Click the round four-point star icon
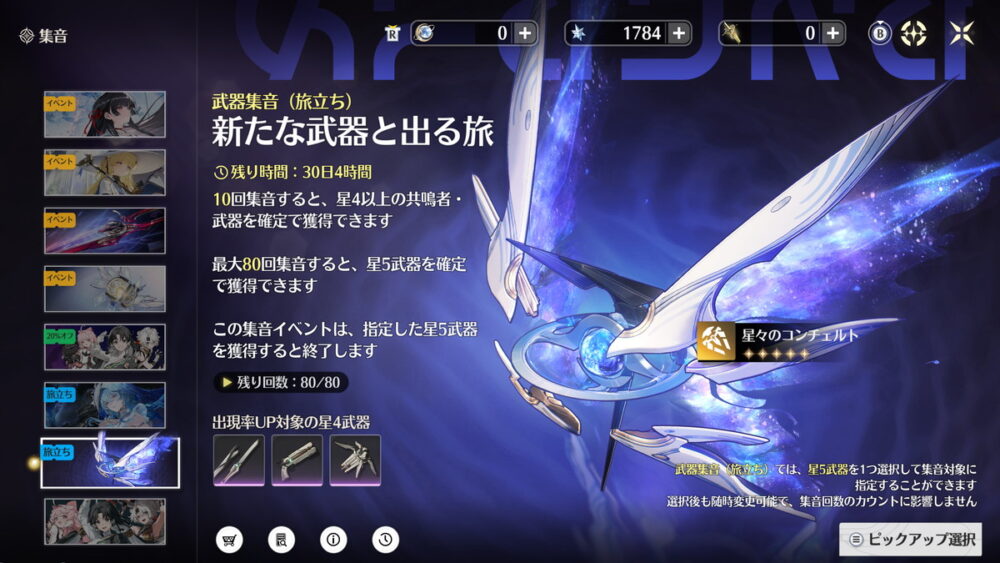1000x563 pixels. point(914,33)
